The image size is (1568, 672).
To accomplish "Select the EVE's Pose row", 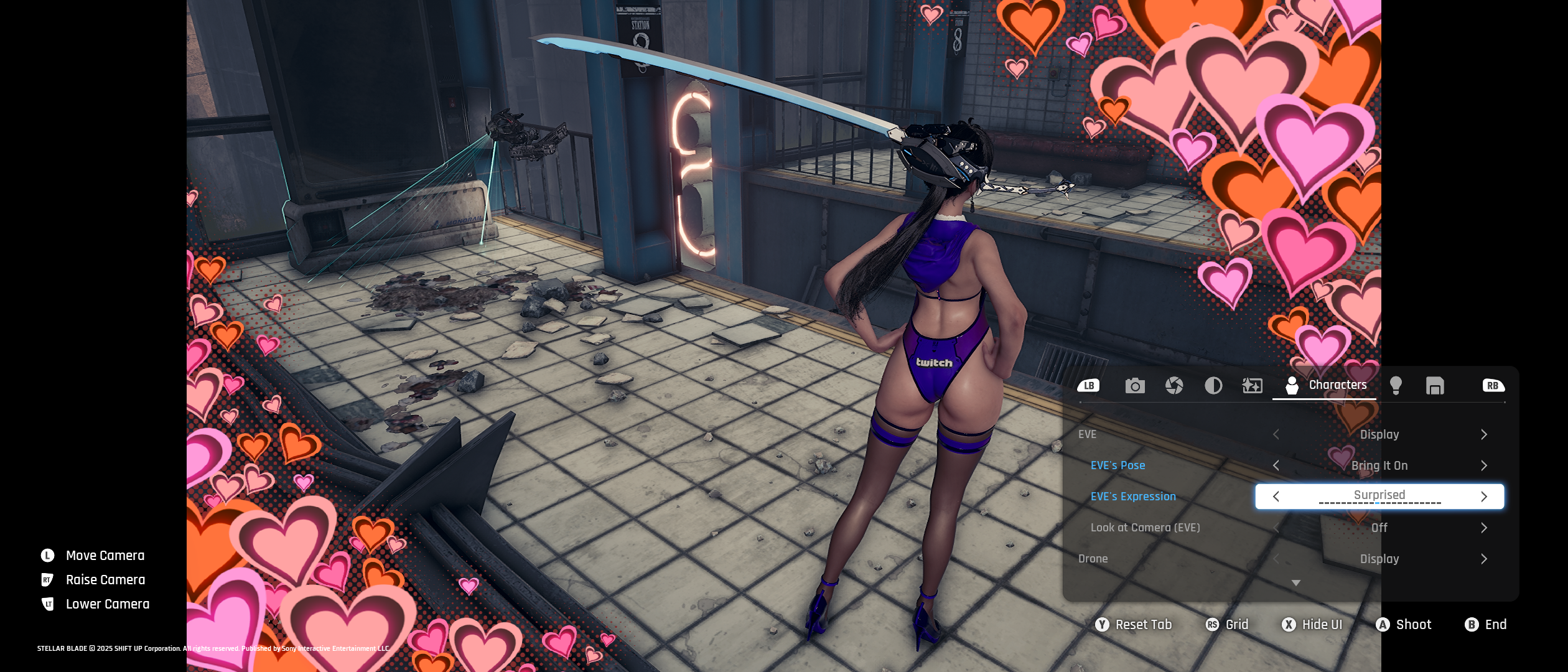I will click(x=1118, y=465).
